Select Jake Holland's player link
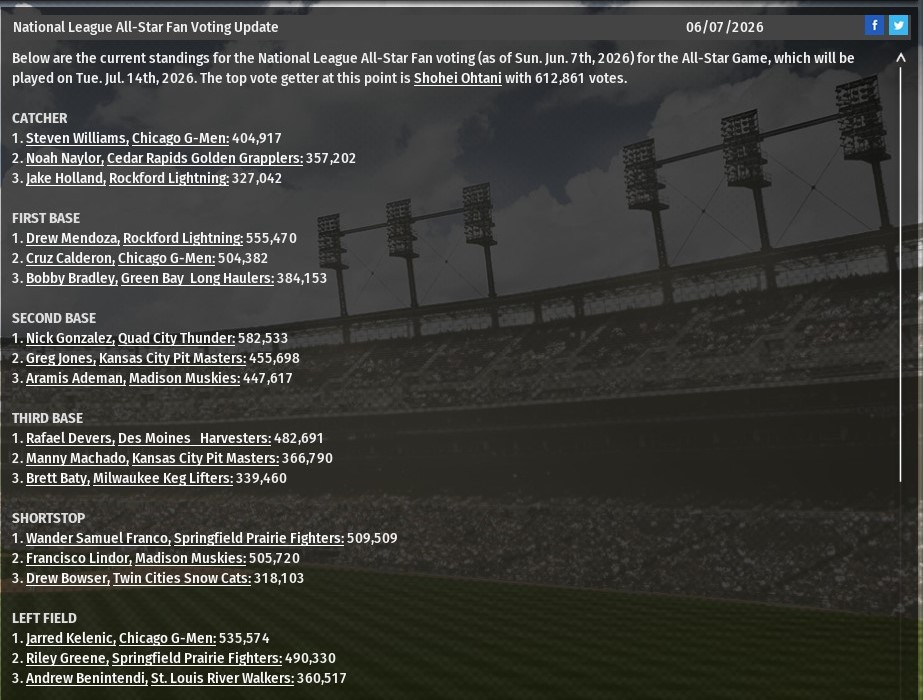 (x=65, y=178)
